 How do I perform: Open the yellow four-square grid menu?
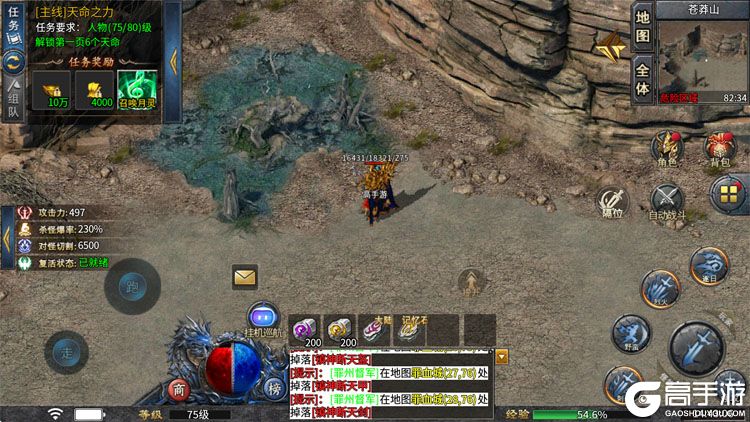click(729, 194)
